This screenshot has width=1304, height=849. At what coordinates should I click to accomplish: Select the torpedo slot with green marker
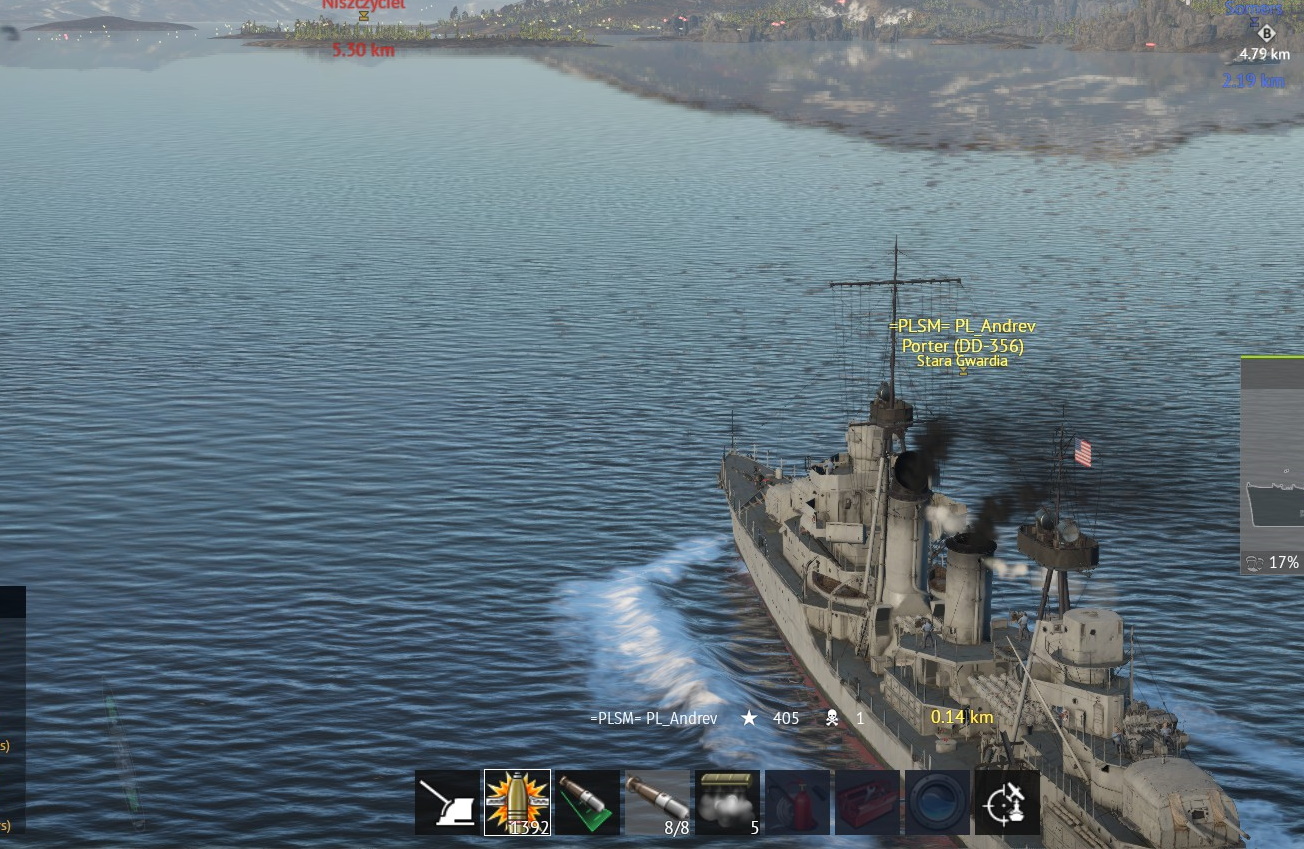[587, 802]
